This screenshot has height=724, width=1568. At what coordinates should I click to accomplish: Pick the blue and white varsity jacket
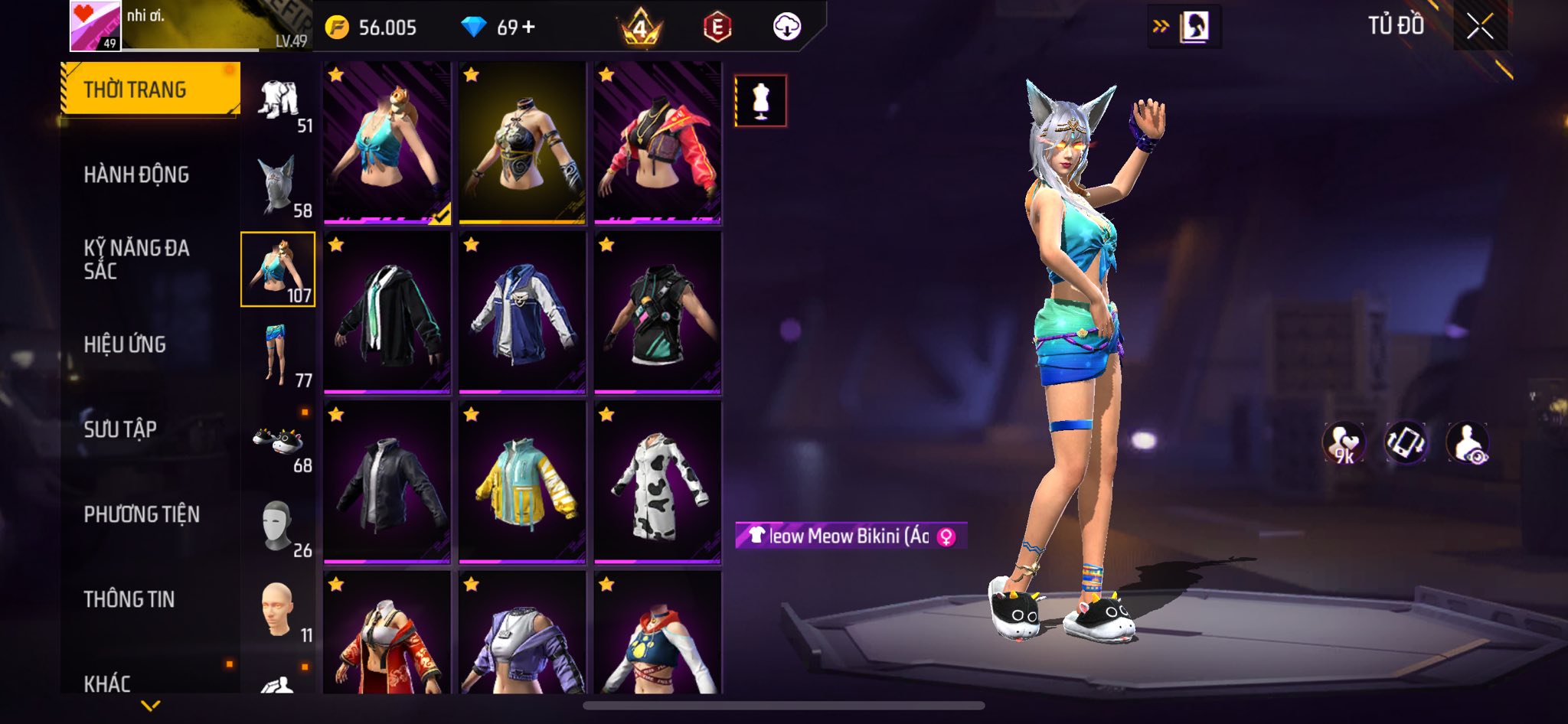point(522,312)
